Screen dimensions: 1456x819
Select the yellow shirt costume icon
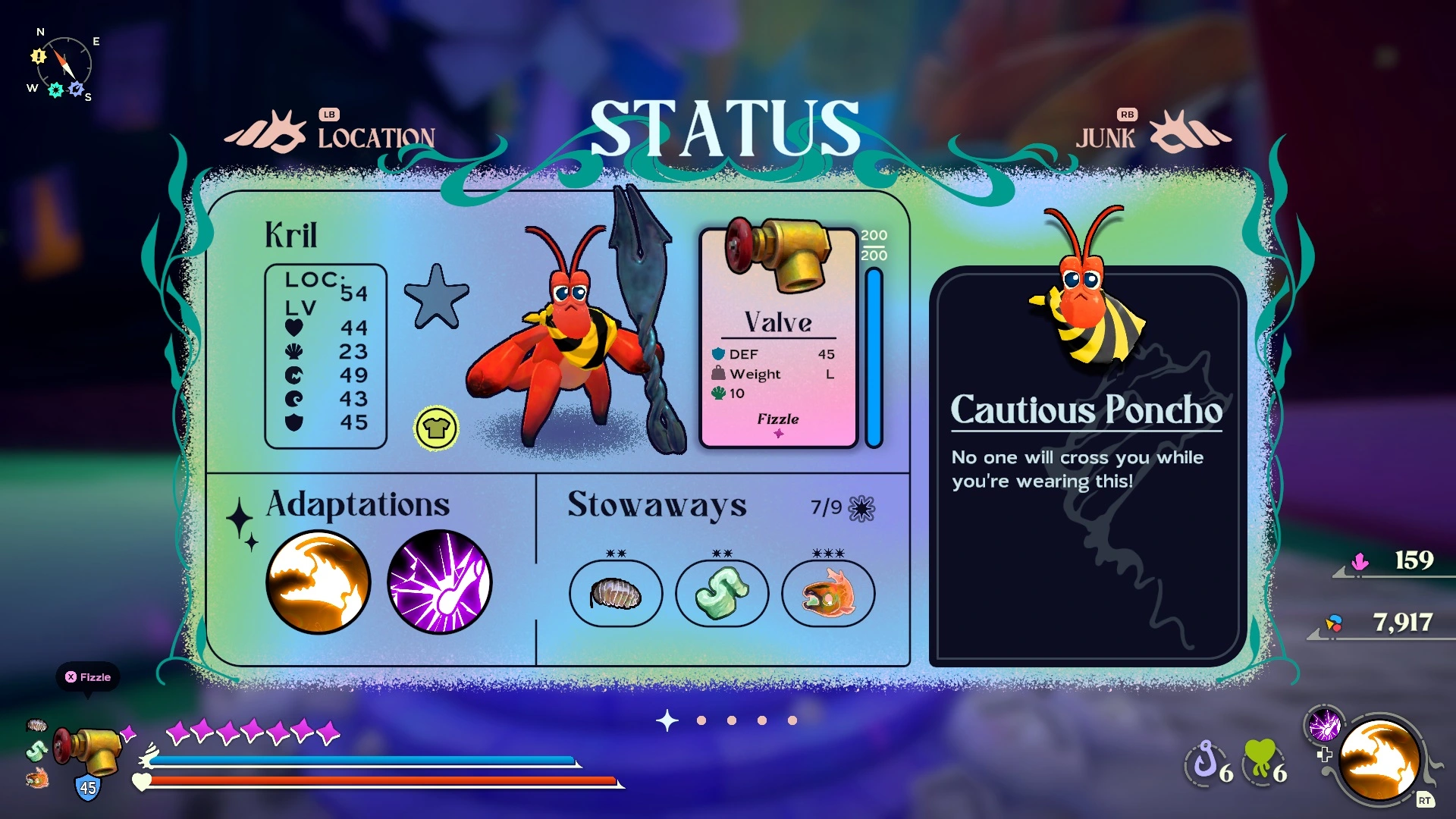(436, 428)
